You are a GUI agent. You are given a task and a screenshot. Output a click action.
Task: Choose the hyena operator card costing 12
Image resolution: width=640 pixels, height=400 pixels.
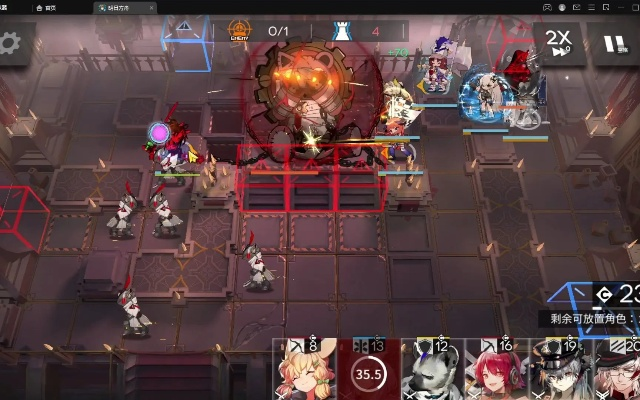coord(431,371)
